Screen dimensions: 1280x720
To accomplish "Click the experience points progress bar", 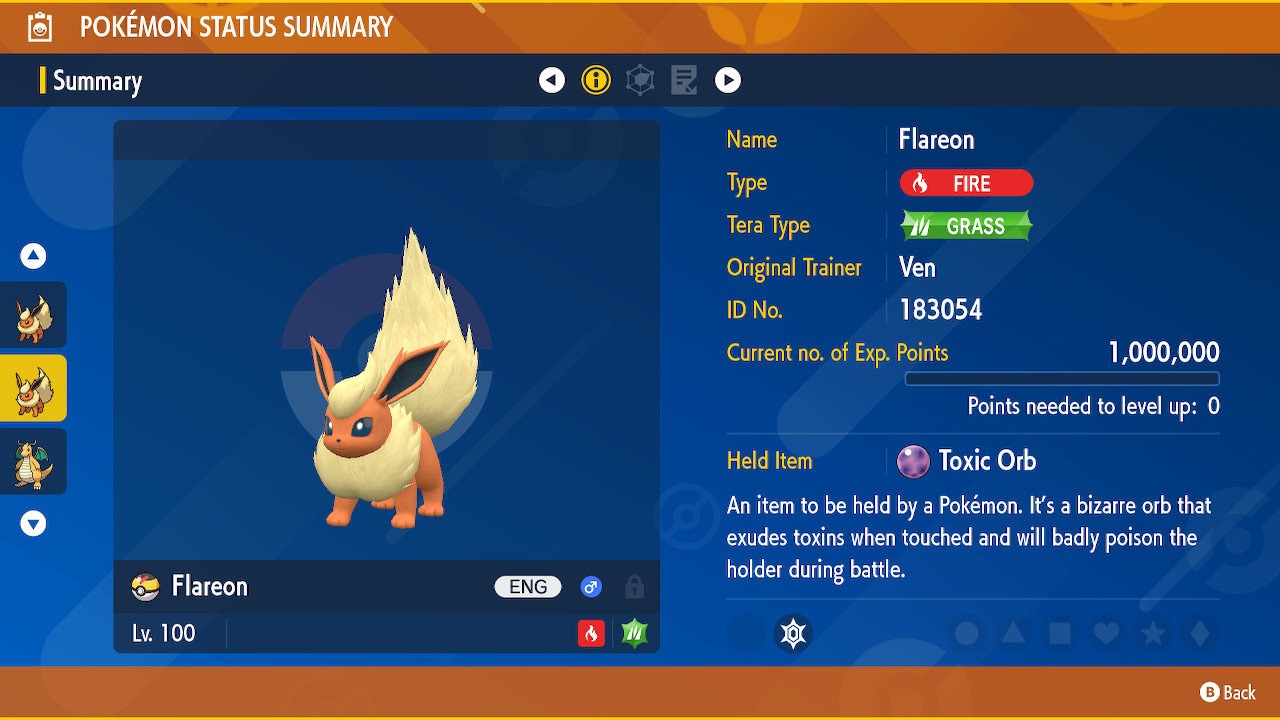I will 1063,379.
